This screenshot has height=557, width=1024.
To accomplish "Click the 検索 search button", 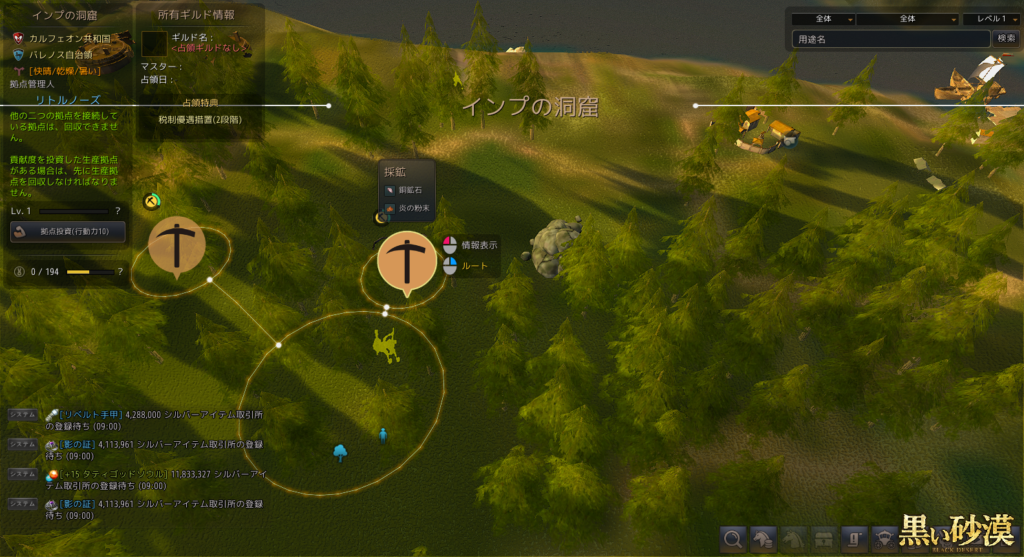I will [x=1005, y=39].
